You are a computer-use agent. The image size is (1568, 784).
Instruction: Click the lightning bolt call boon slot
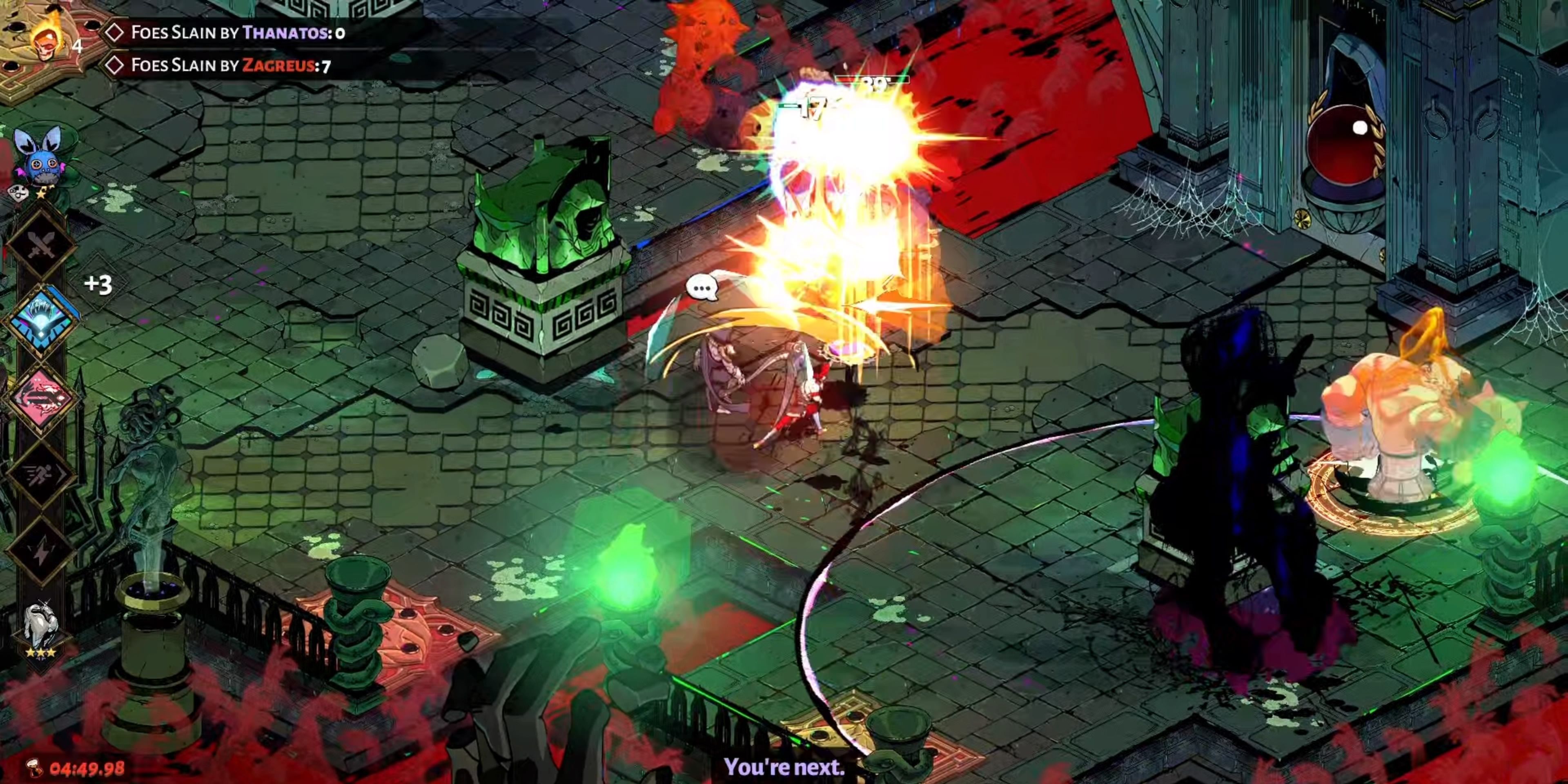tap(41, 551)
